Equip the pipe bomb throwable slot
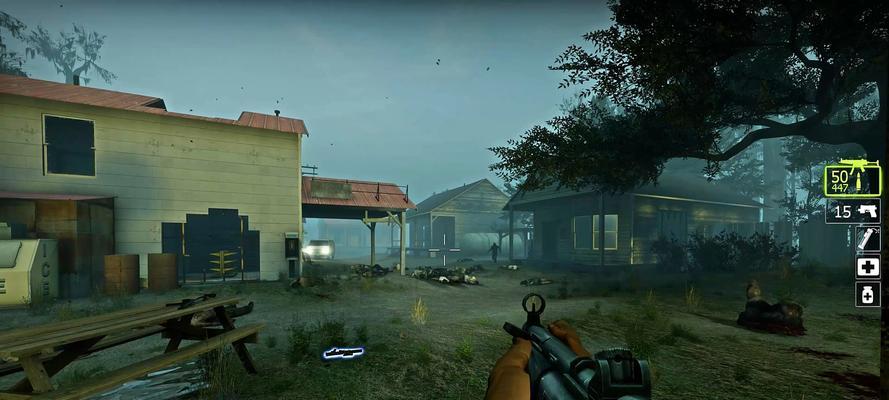The height and width of the screenshot is (400, 889). (x=868, y=239)
